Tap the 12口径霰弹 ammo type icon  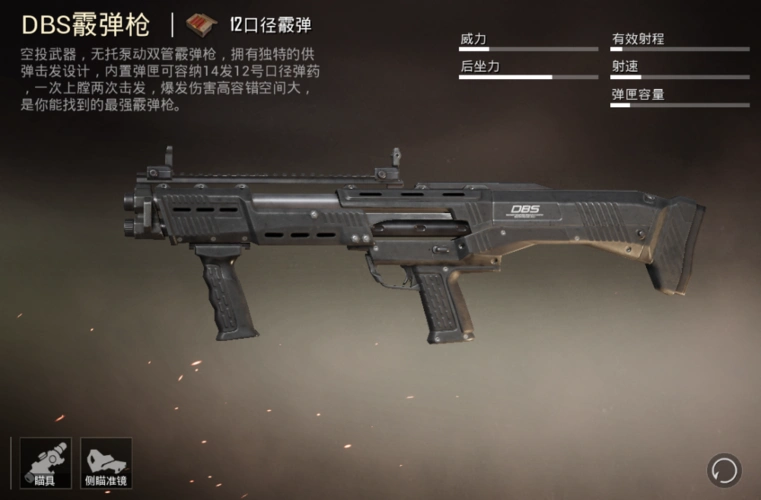point(205,25)
